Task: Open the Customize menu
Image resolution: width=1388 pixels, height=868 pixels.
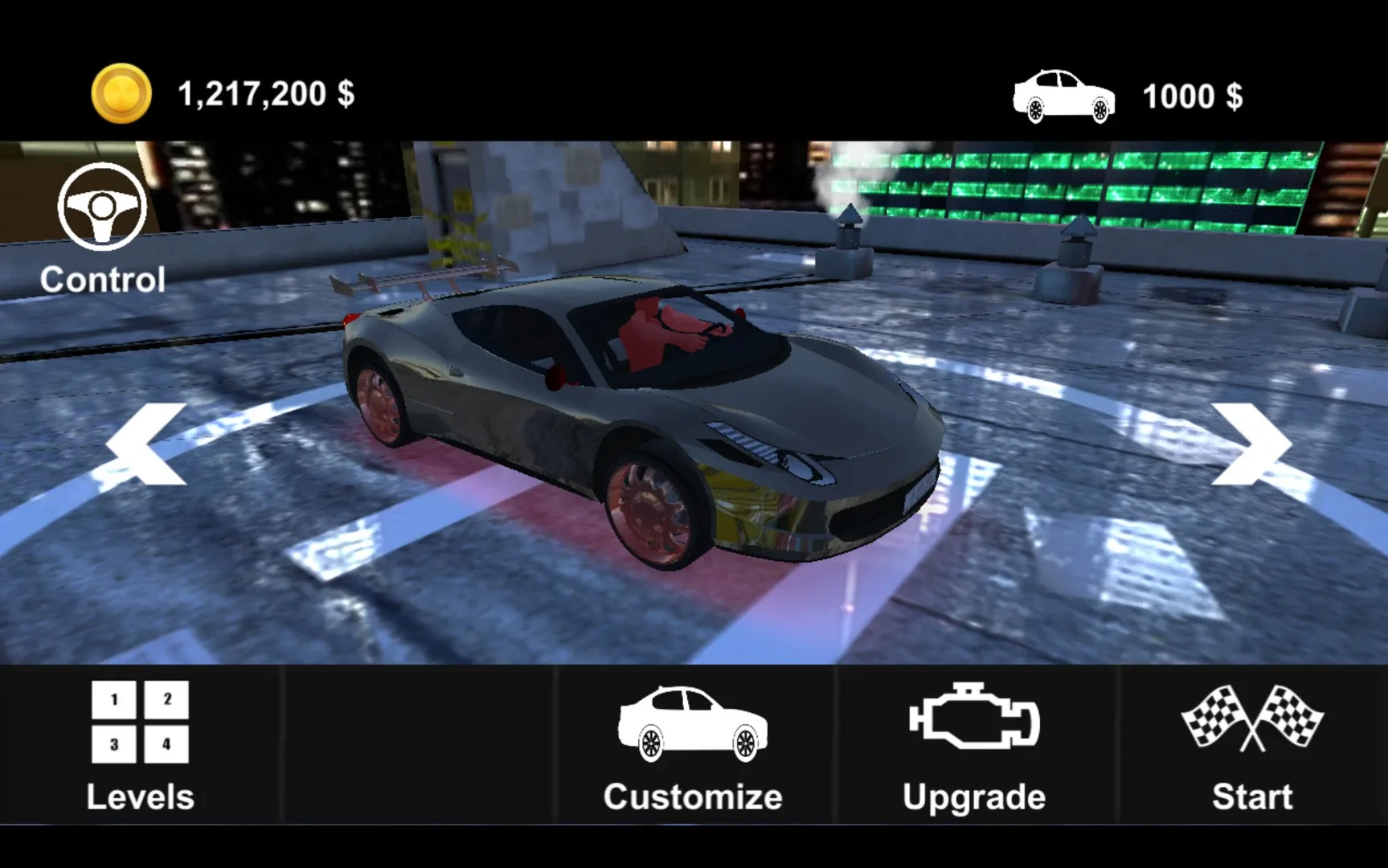Action: tap(693, 796)
